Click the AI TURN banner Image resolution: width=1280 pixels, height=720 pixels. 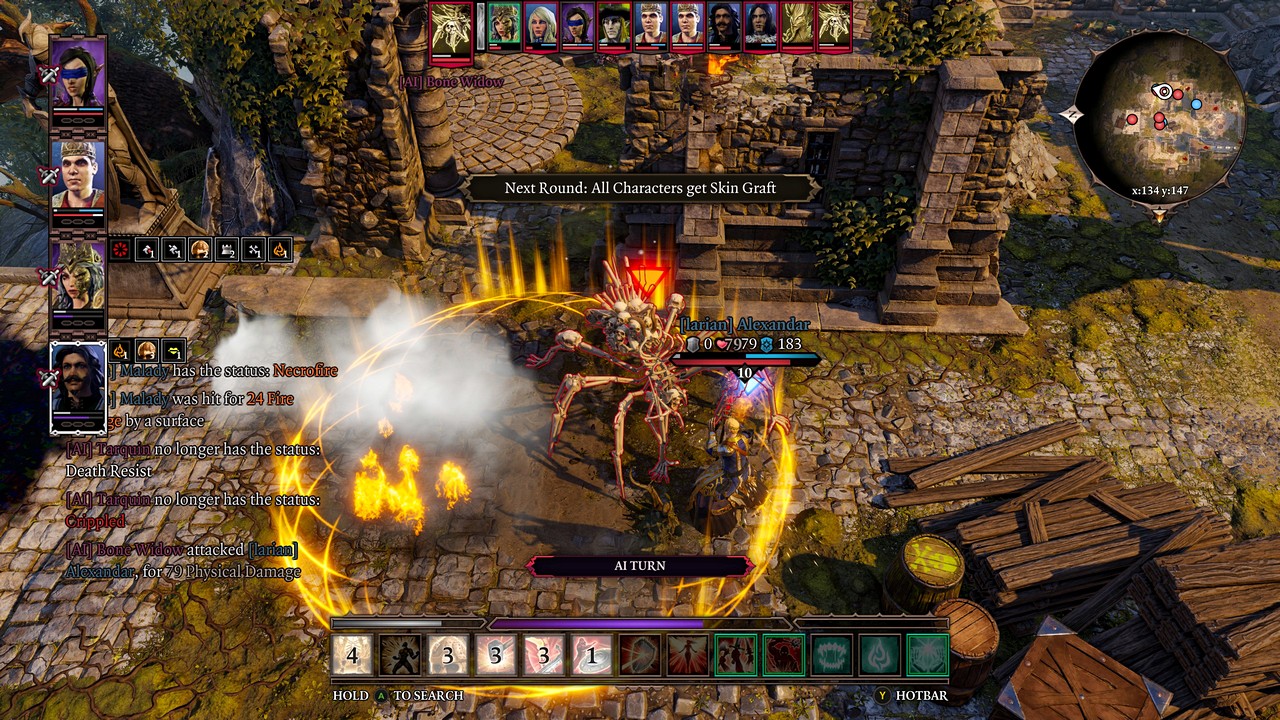coord(640,565)
